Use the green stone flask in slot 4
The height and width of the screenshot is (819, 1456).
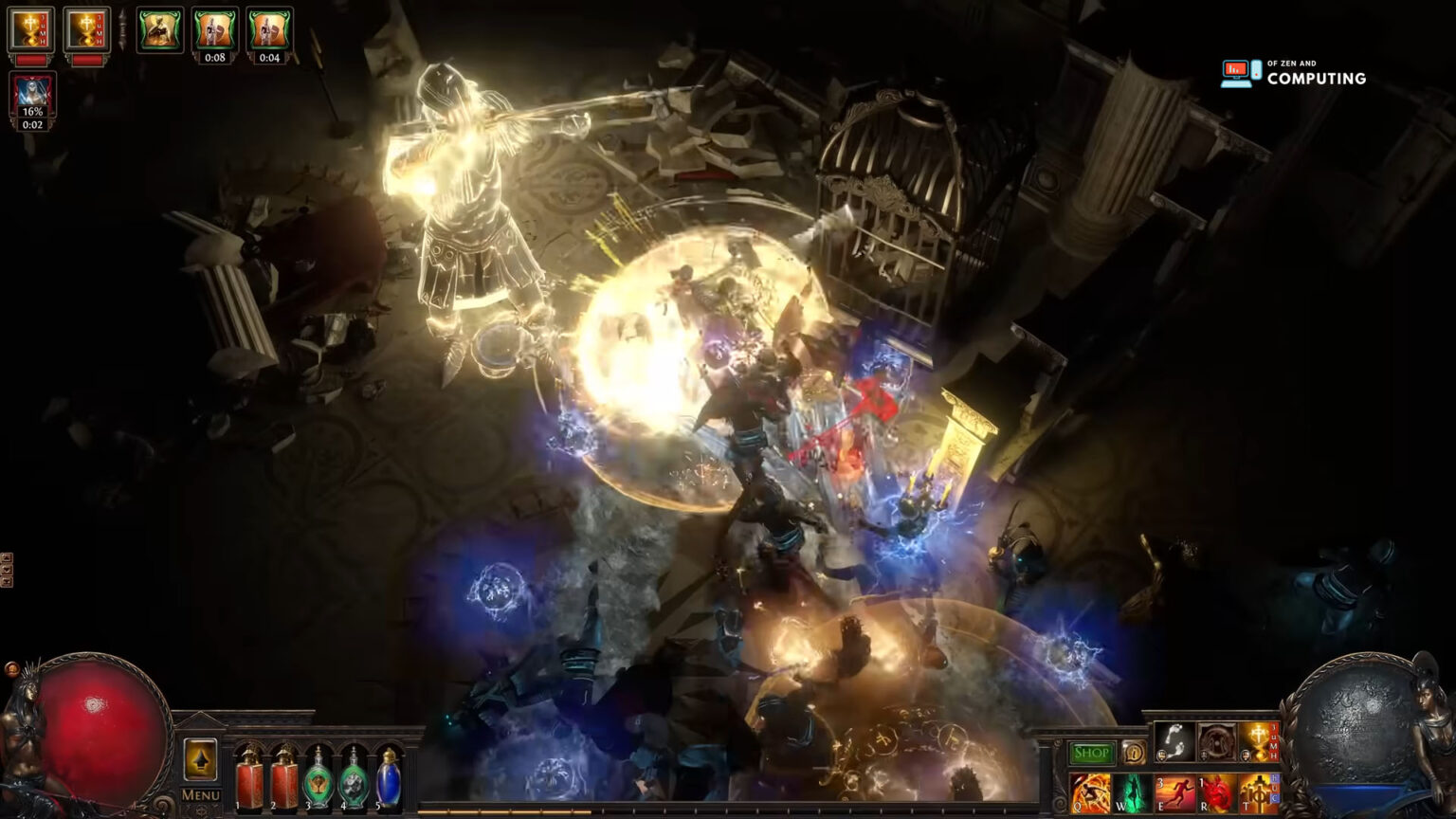354,779
